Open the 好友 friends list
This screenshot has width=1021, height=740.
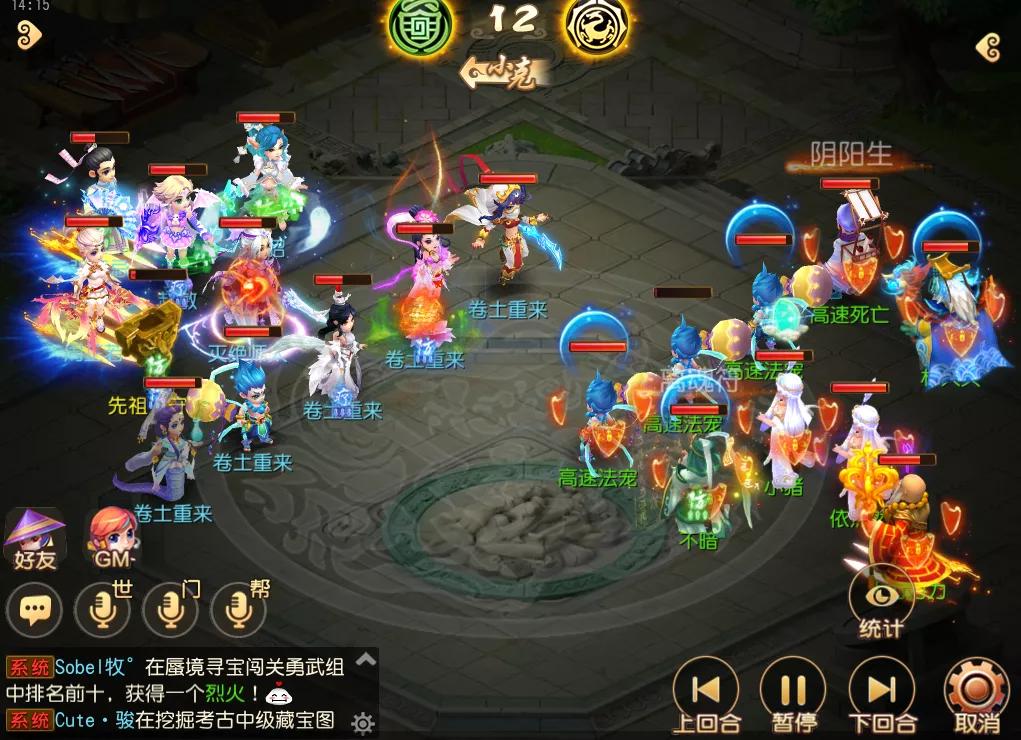coord(35,538)
